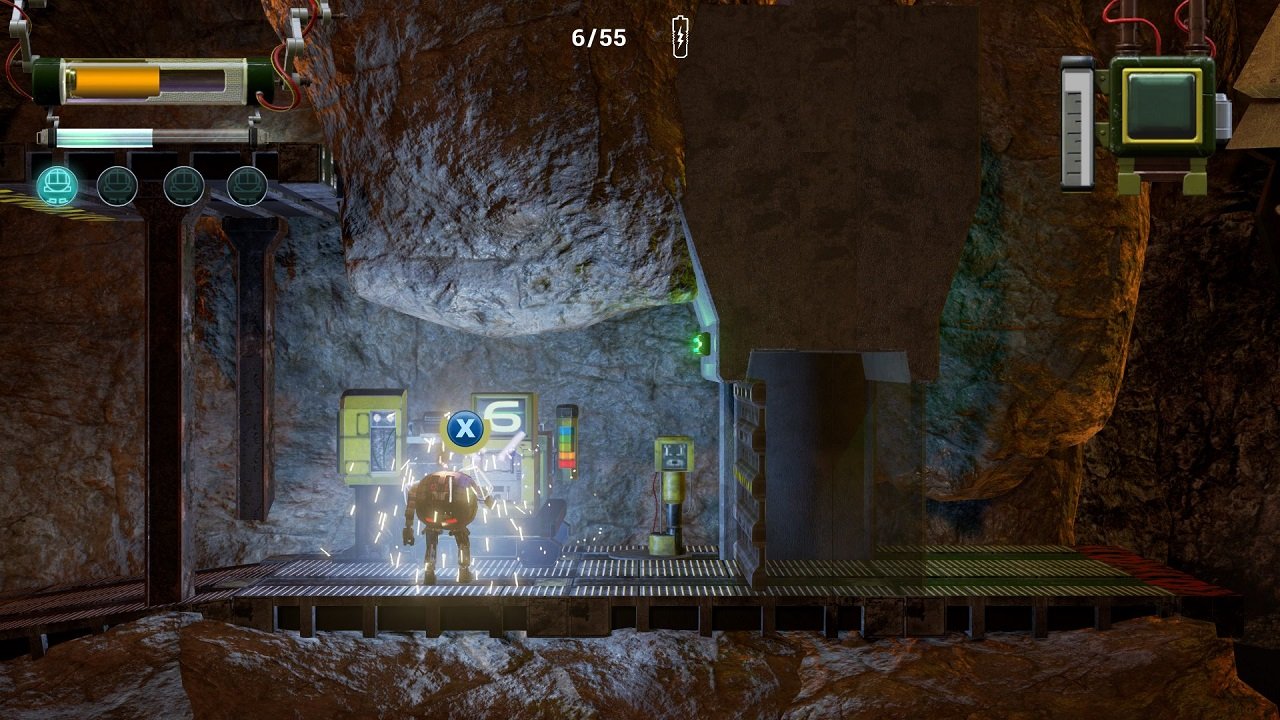Select the glowing cyan robot helmet icon

pyautogui.click(x=57, y=186)
